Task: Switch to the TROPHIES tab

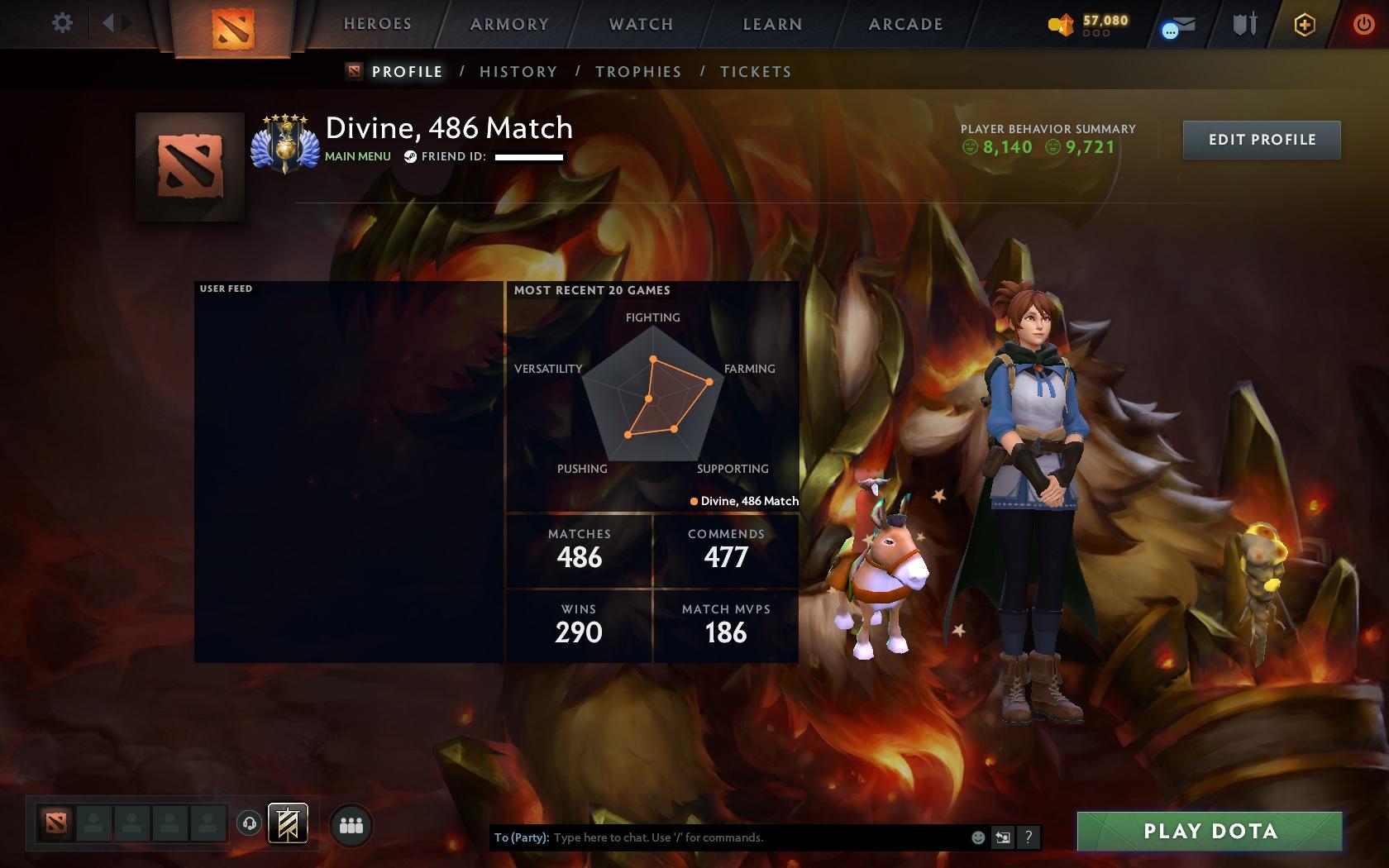Action: tap(638, 72)
